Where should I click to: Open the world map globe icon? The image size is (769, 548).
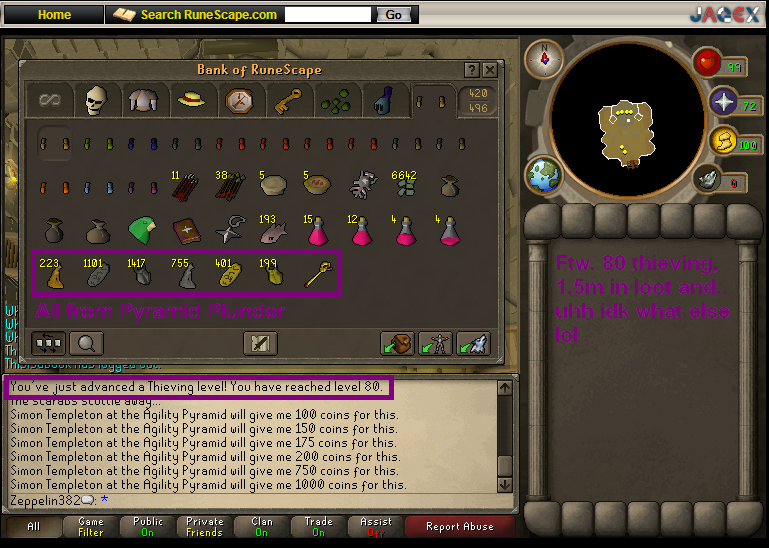click(544, 174)
